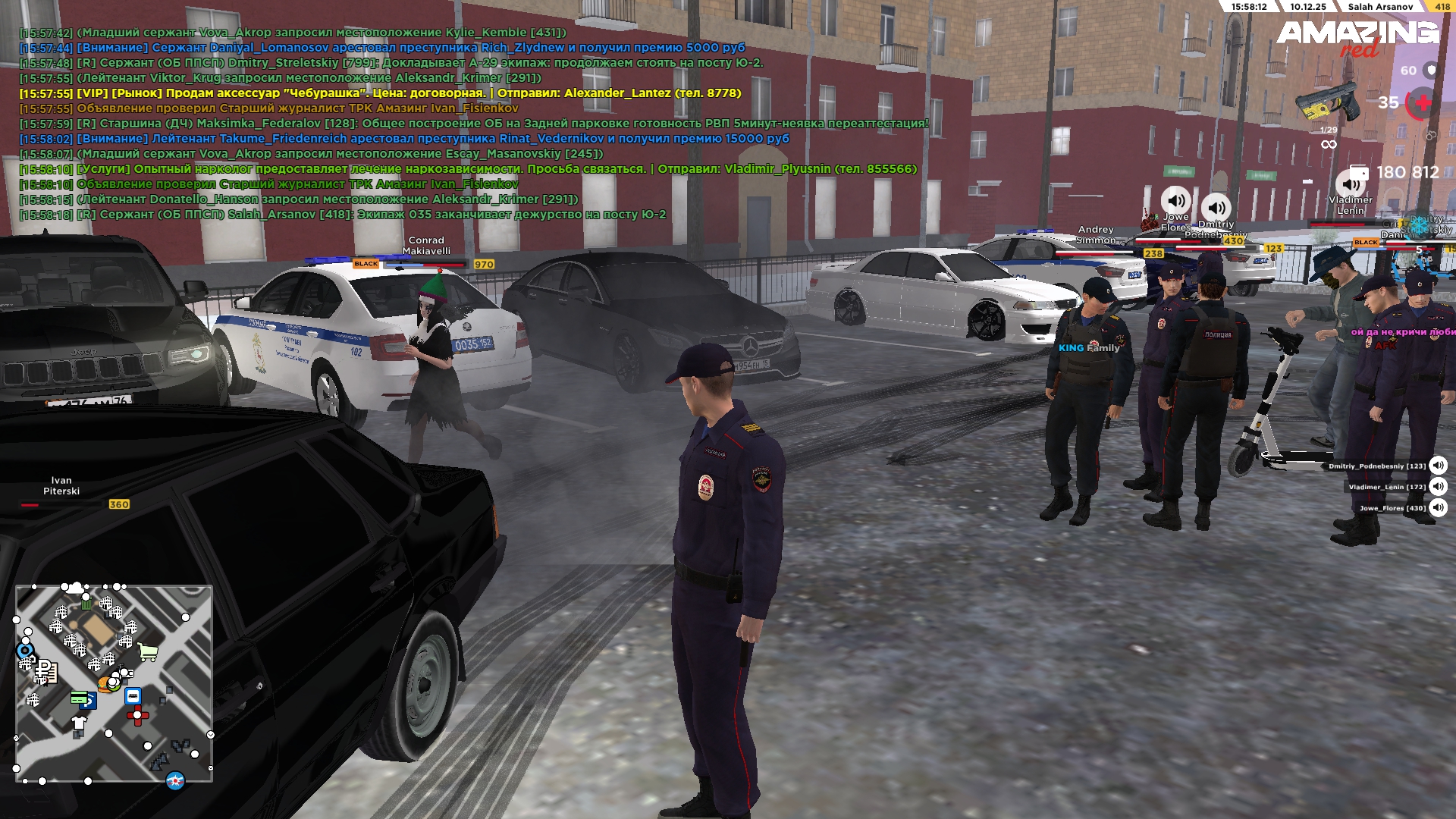Click the round airplane emblem below the minimap
The width and height of the screenshot is (1456, 819).
[x=175, y=780]
